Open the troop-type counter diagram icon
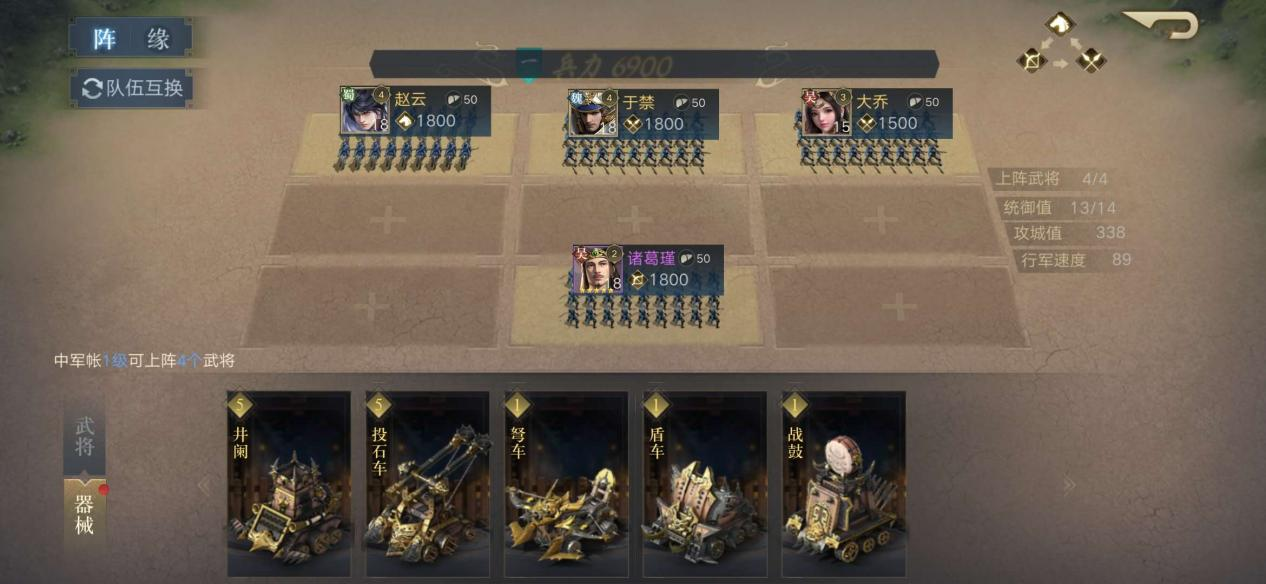The width and height of the screenshot is (1266, 584). pyautogui.click(x=1061, y=44)
